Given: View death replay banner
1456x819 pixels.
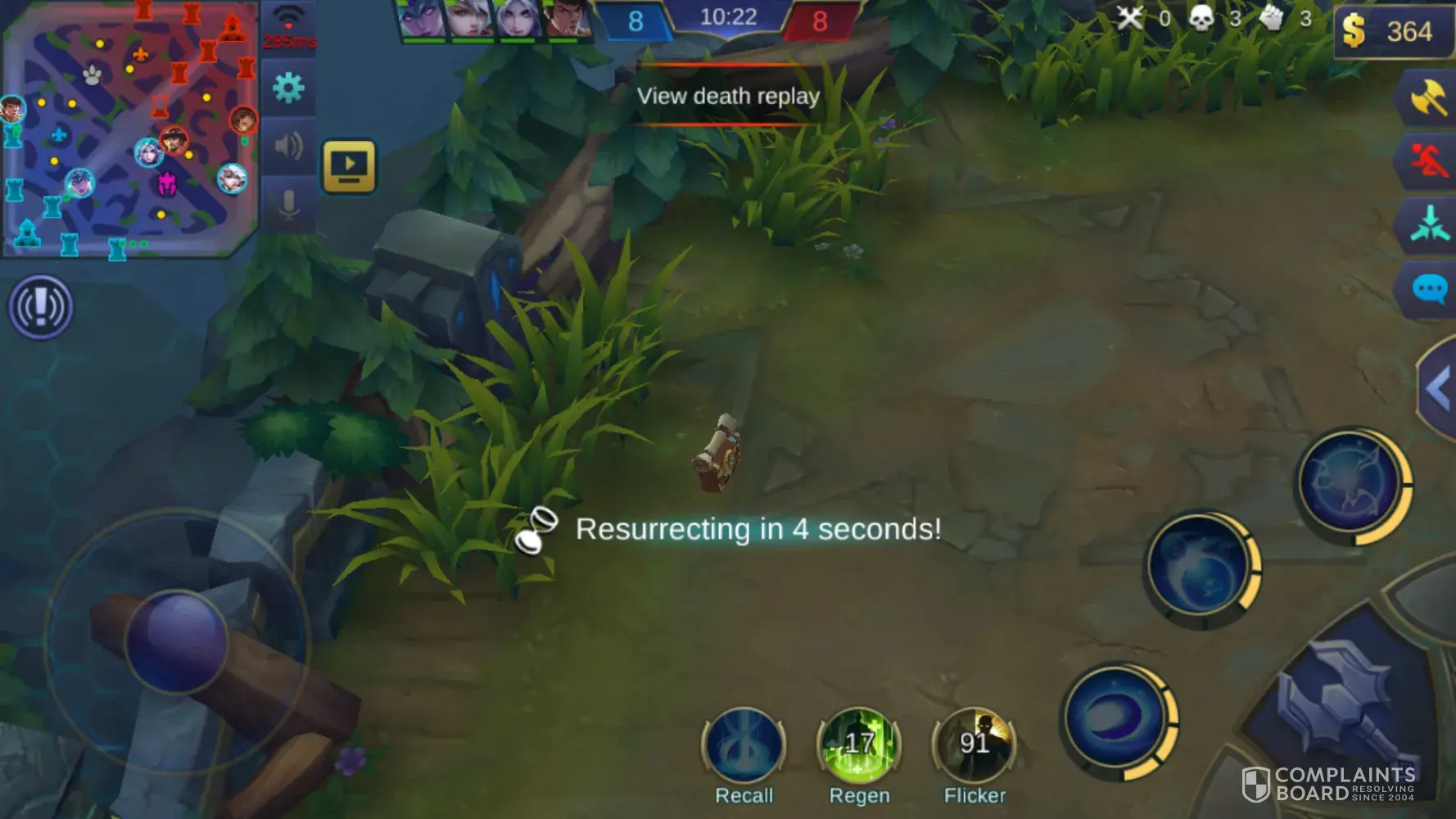Looking at the screenshot, I should [728, 96].
